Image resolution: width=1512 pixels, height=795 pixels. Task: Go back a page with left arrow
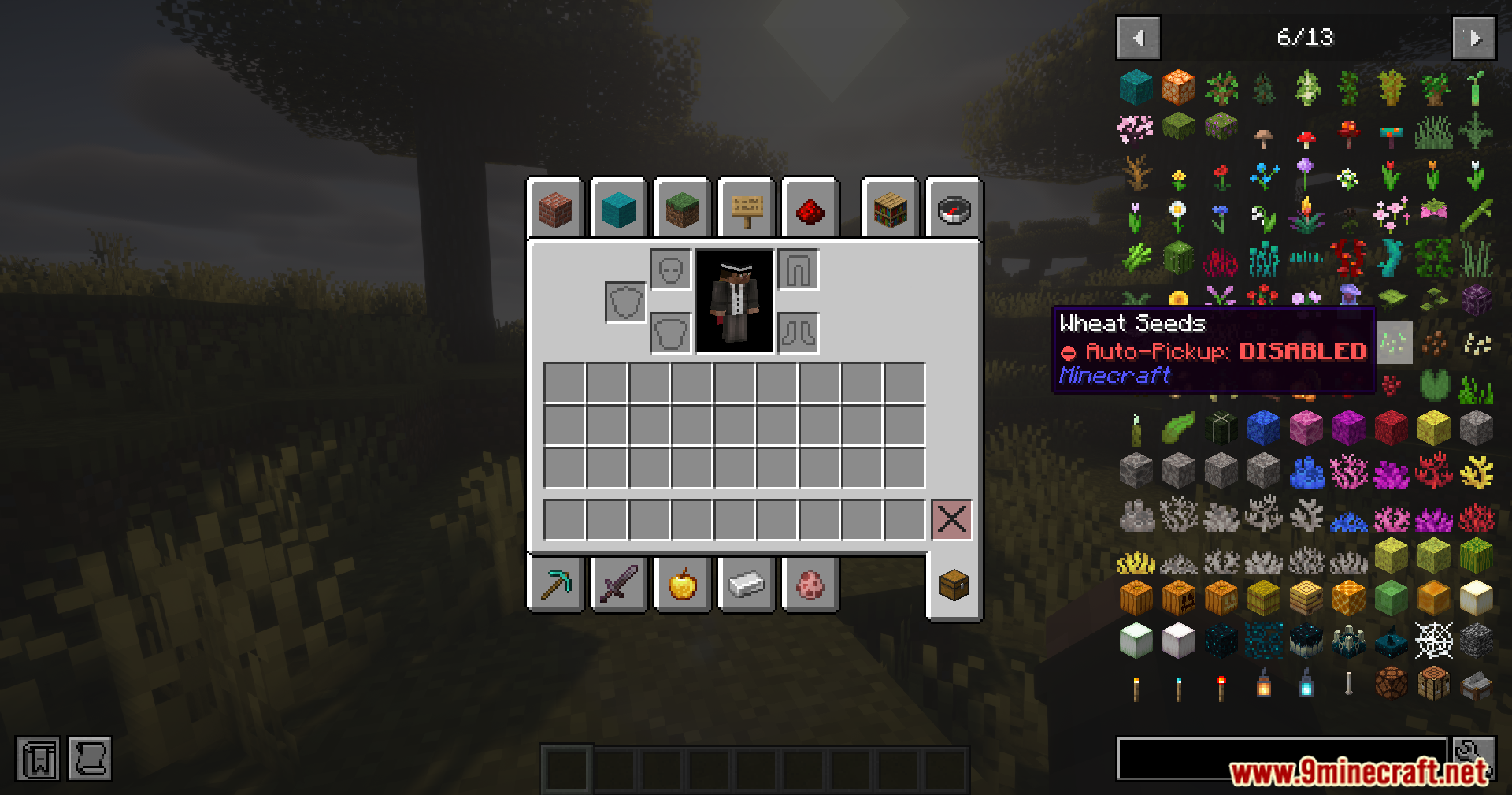pos(1137,37)
